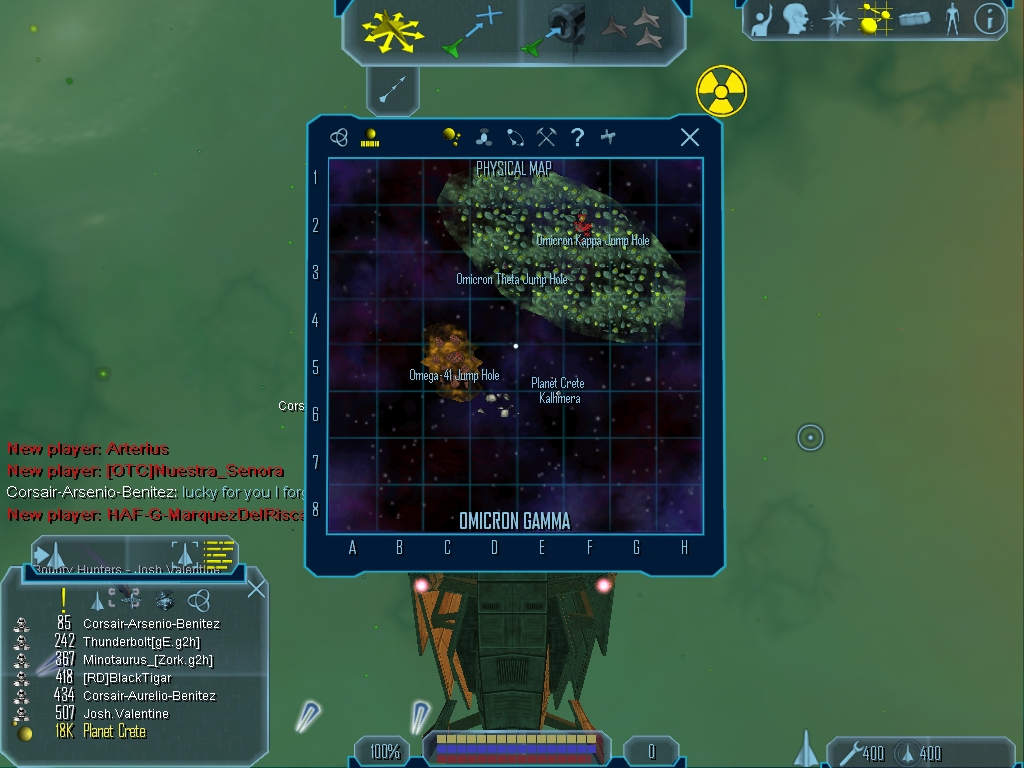Screen dimensions: 1024x768
Task: Show mineable zones with the pickaxe icon
Action: pyautogui.click(x=546, y=138)
